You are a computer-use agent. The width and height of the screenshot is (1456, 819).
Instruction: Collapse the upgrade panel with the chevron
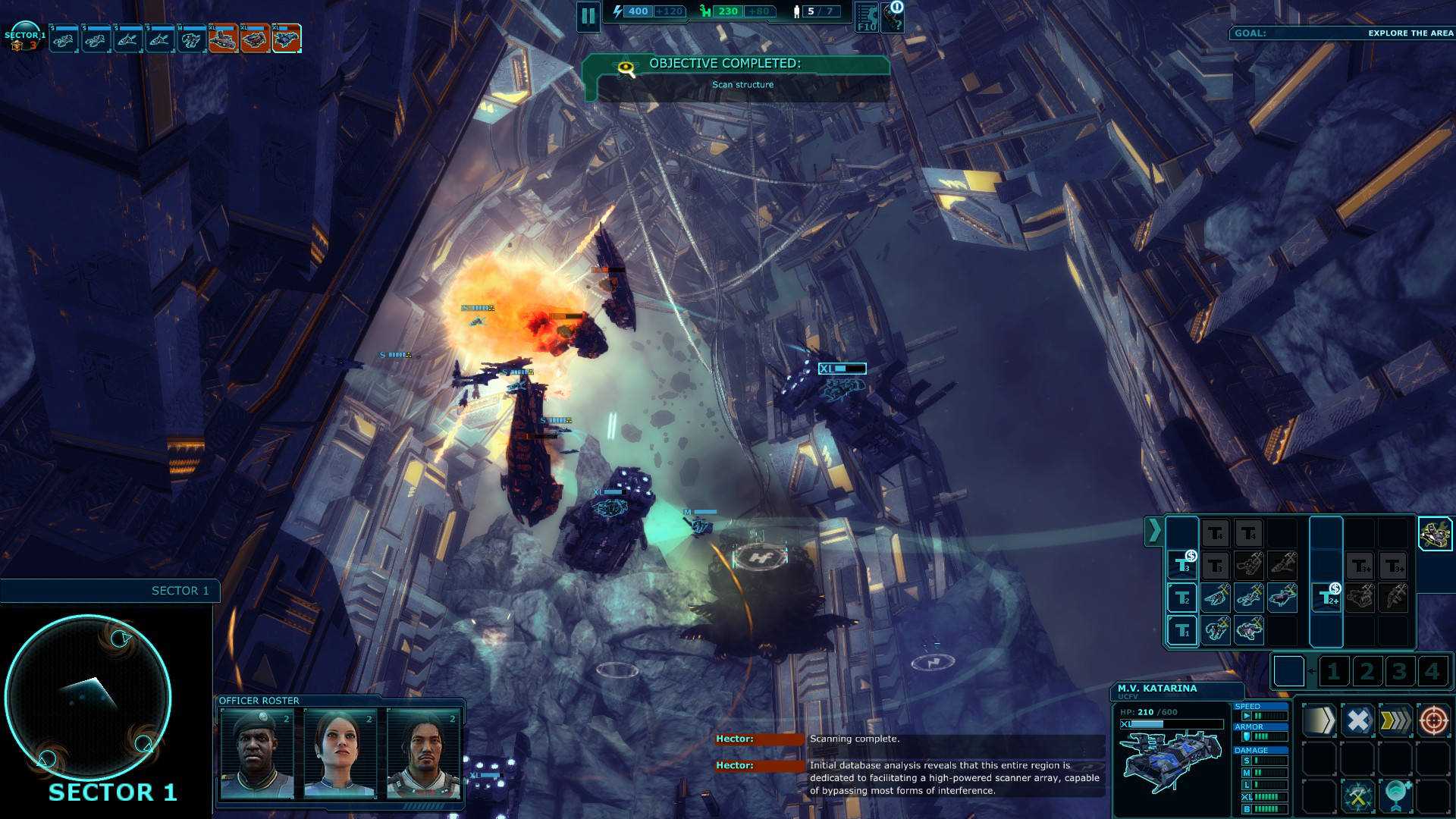1155,530
